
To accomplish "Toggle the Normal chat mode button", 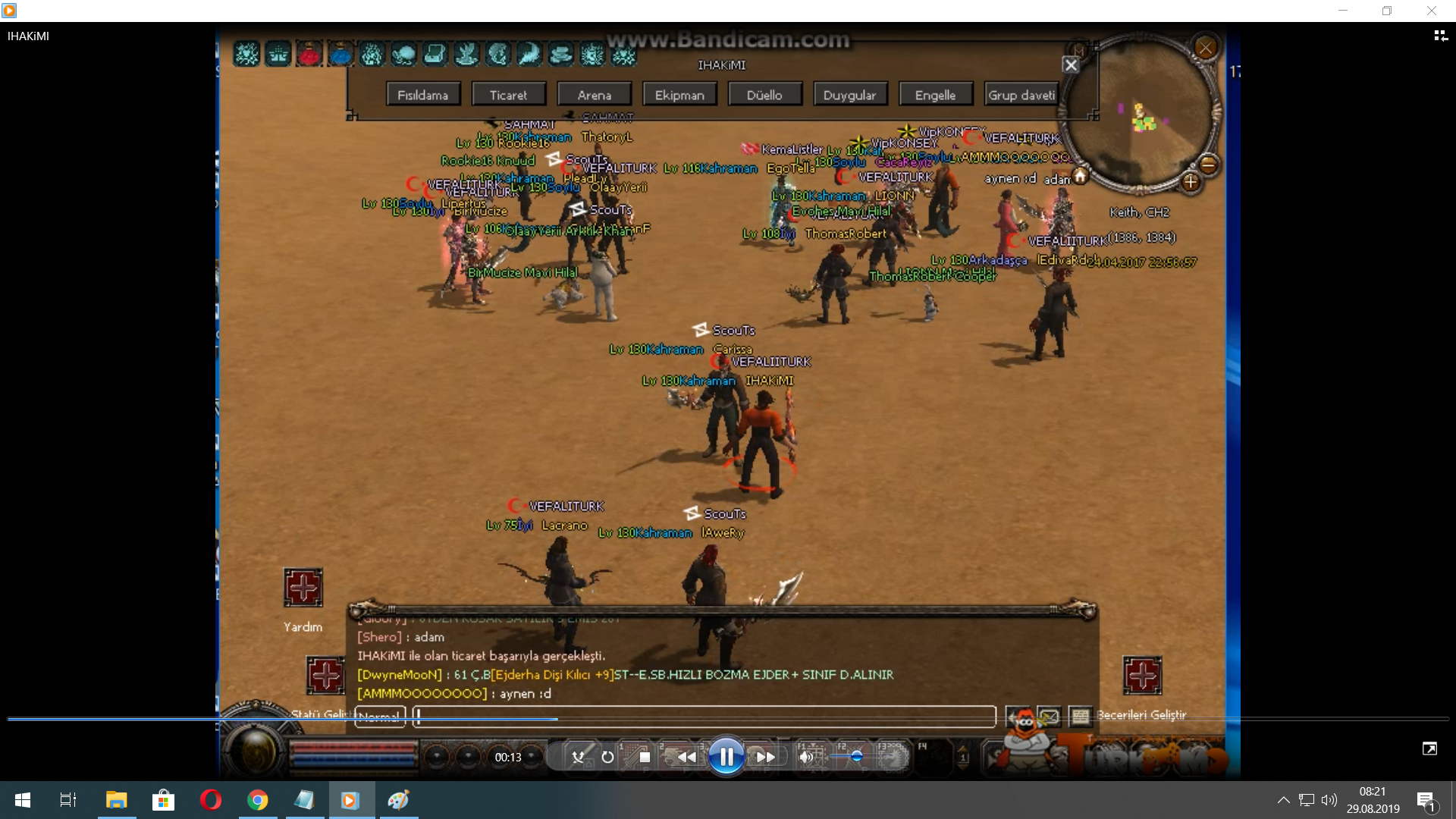I will click(380, 716).
